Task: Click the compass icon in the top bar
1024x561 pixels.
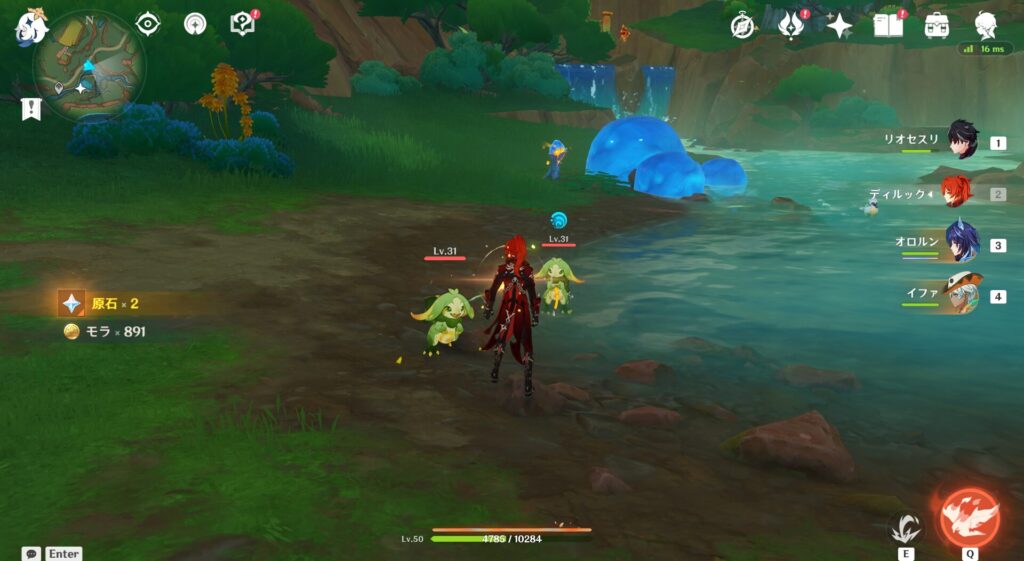Action: 742,26
